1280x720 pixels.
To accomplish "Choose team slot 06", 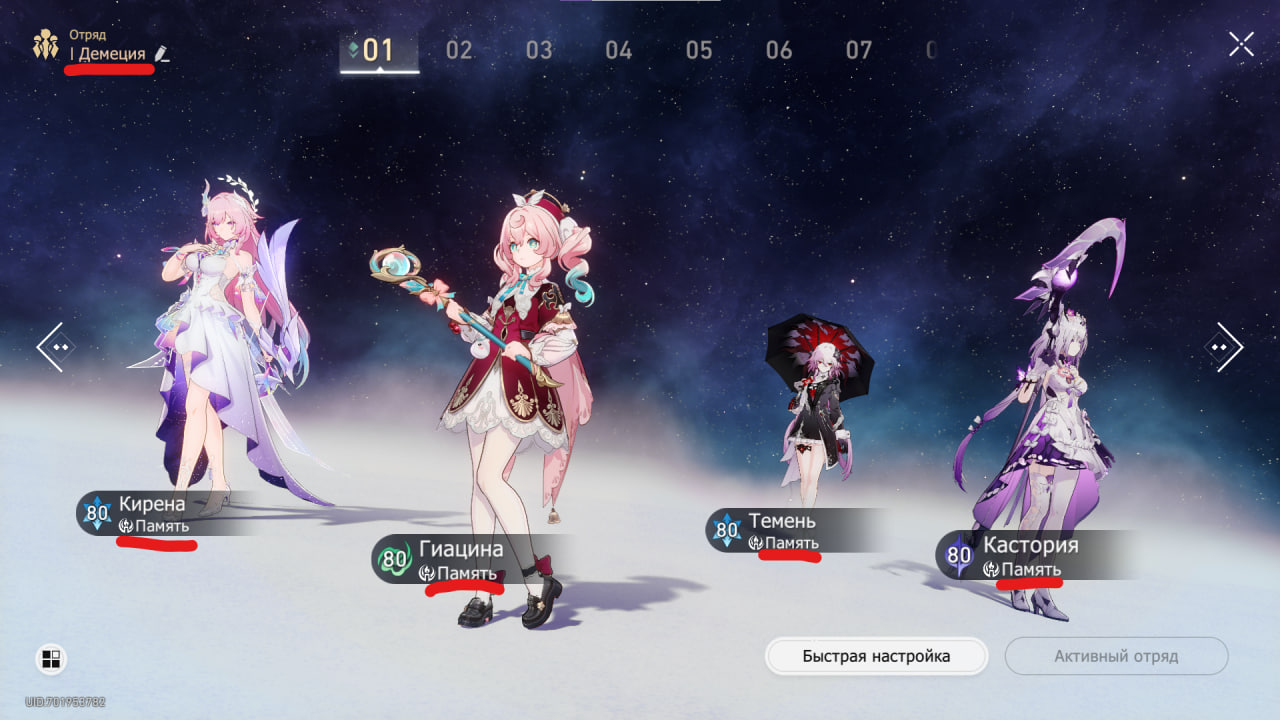I will click(779, 50).
